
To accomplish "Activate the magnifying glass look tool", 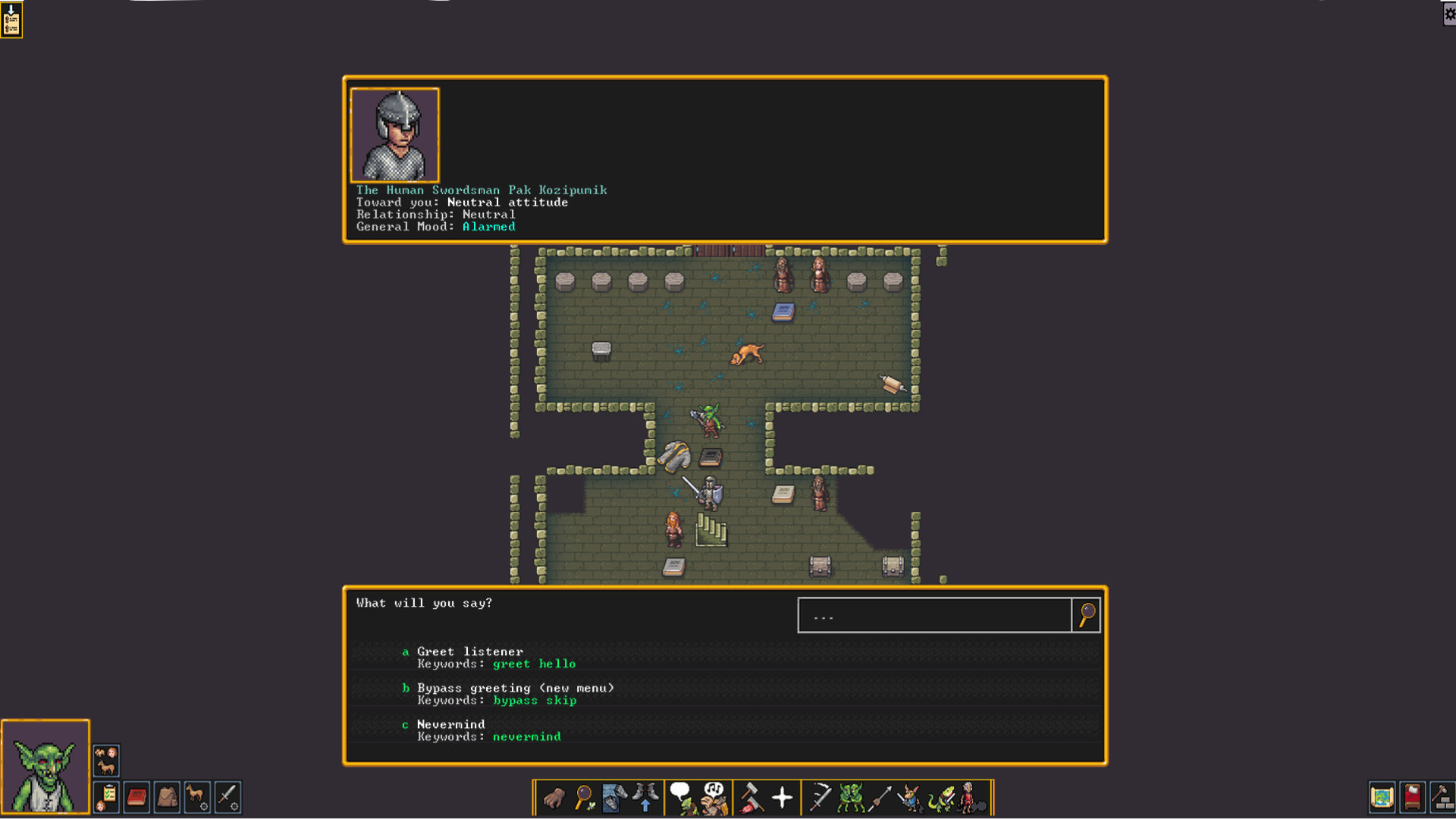I will coord(584,798).
